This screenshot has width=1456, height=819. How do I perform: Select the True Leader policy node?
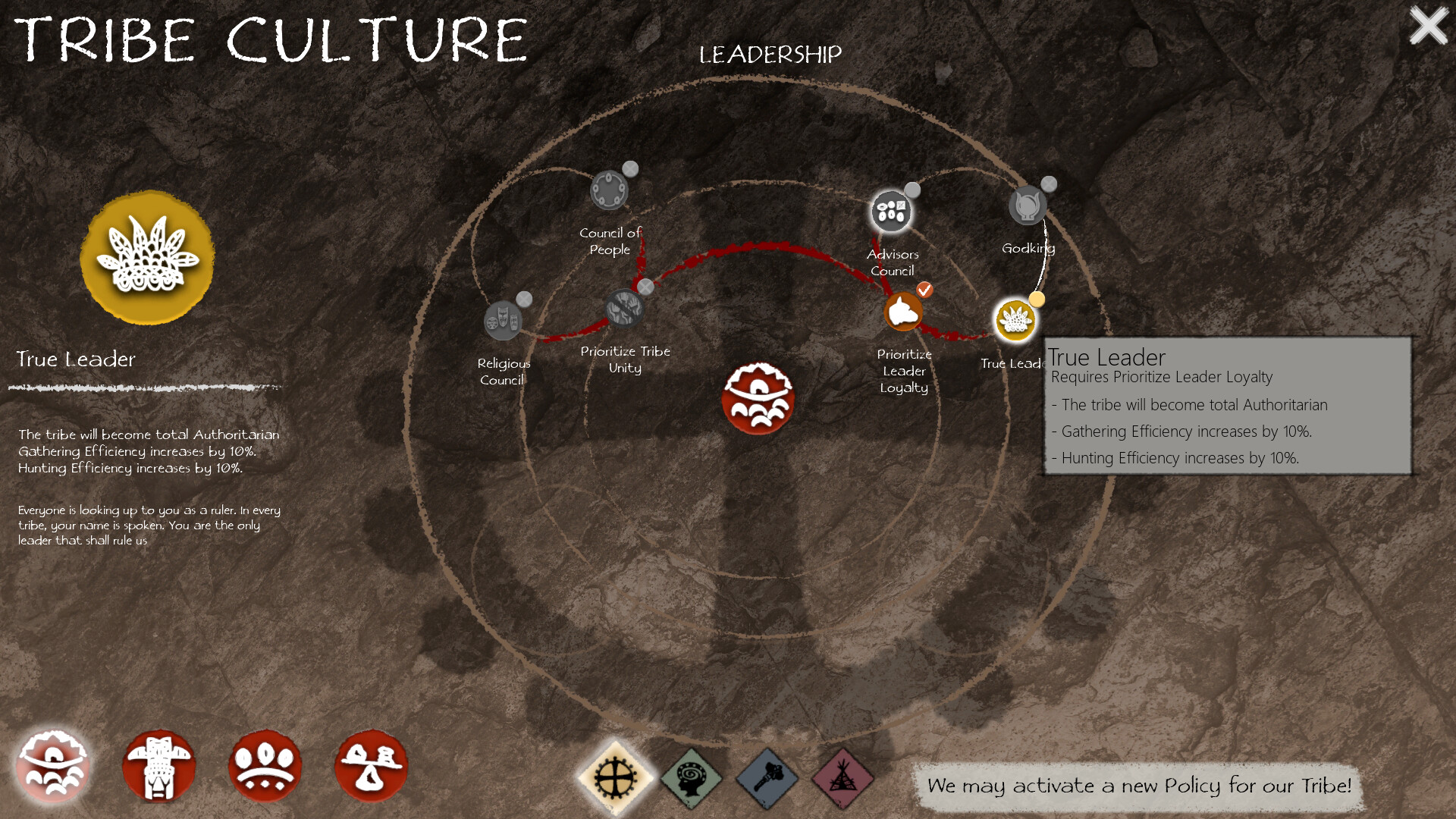(x=1014, y=320)
